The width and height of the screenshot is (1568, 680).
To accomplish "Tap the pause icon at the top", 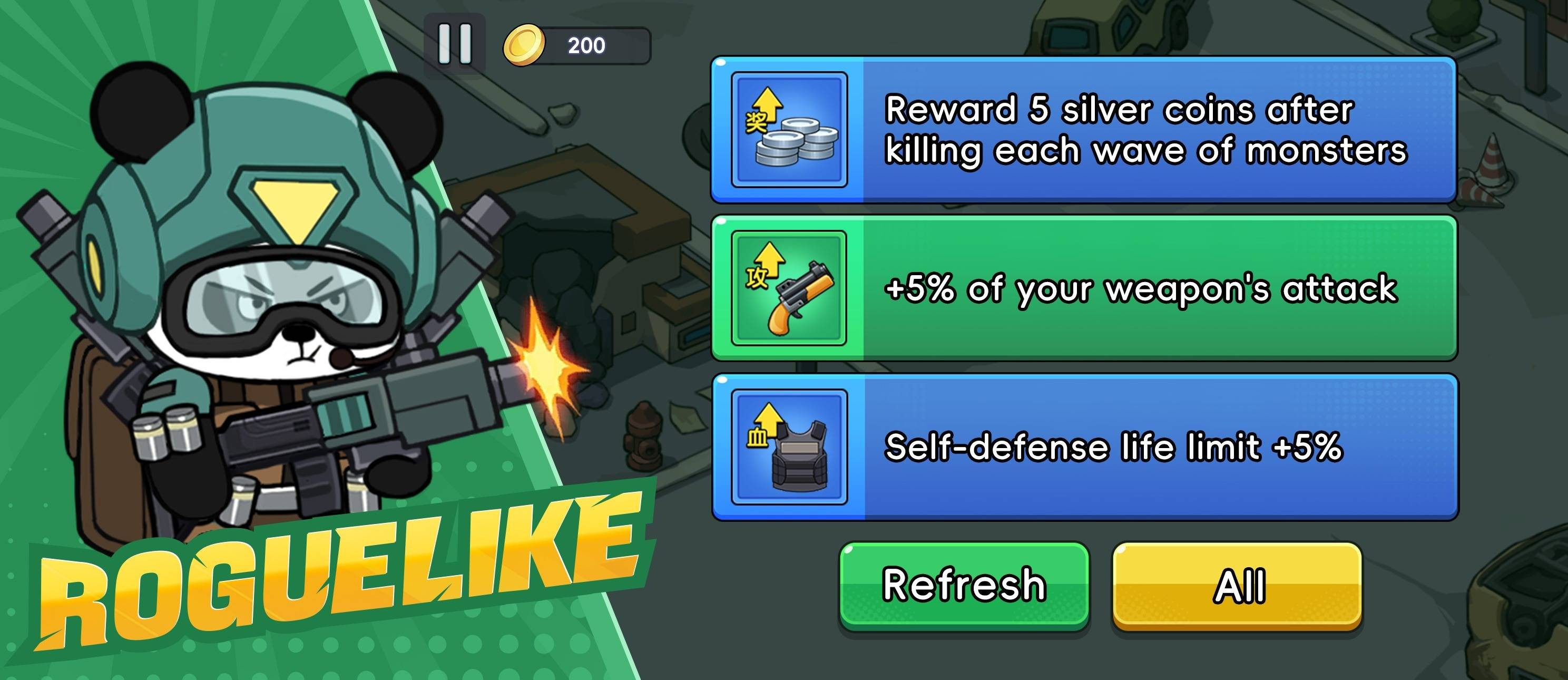I will pyautogui.click(x=455, y=43).
